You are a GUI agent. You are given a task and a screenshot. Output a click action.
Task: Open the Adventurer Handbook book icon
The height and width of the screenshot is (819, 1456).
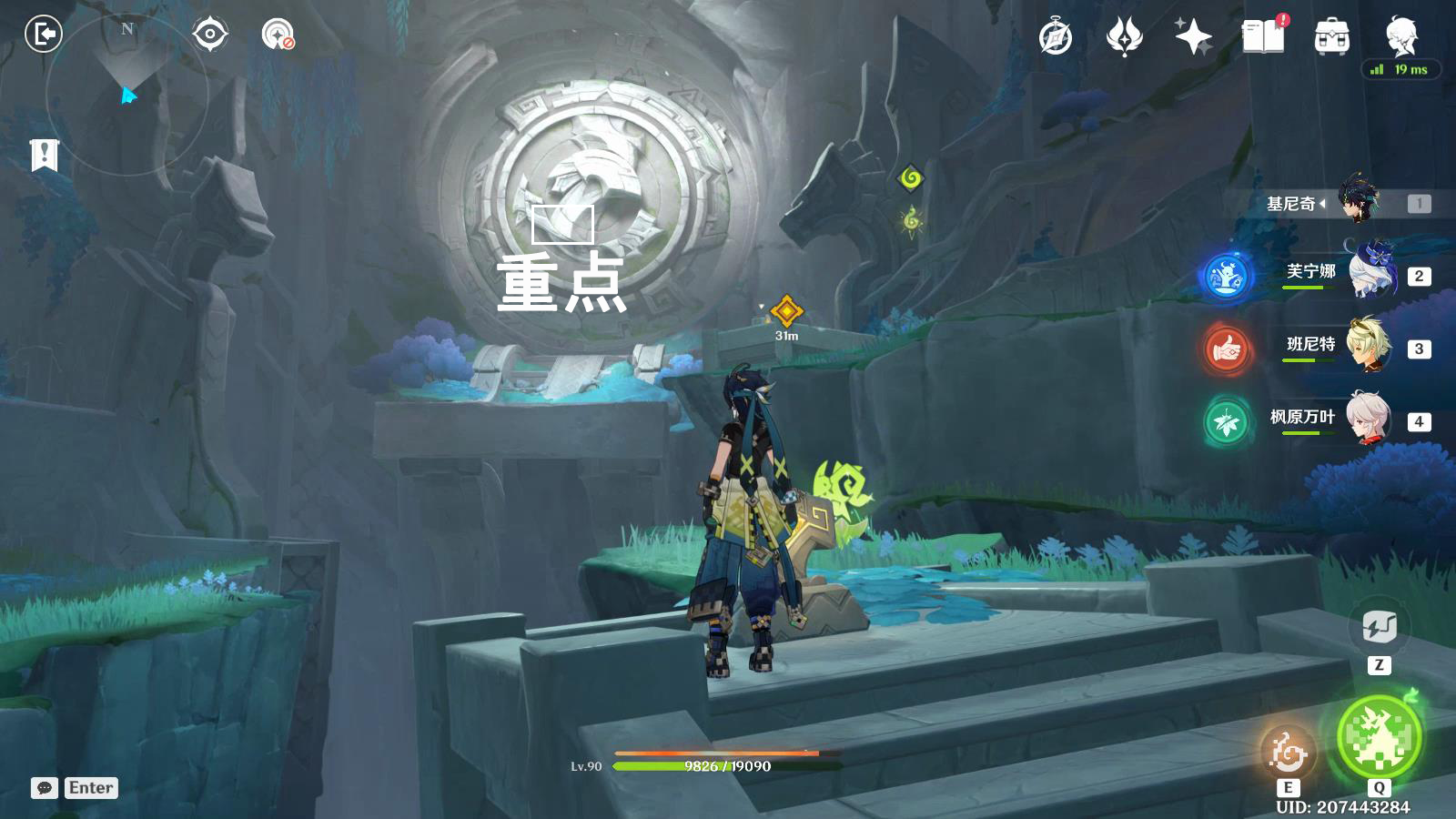click(x=1263, y=36)
